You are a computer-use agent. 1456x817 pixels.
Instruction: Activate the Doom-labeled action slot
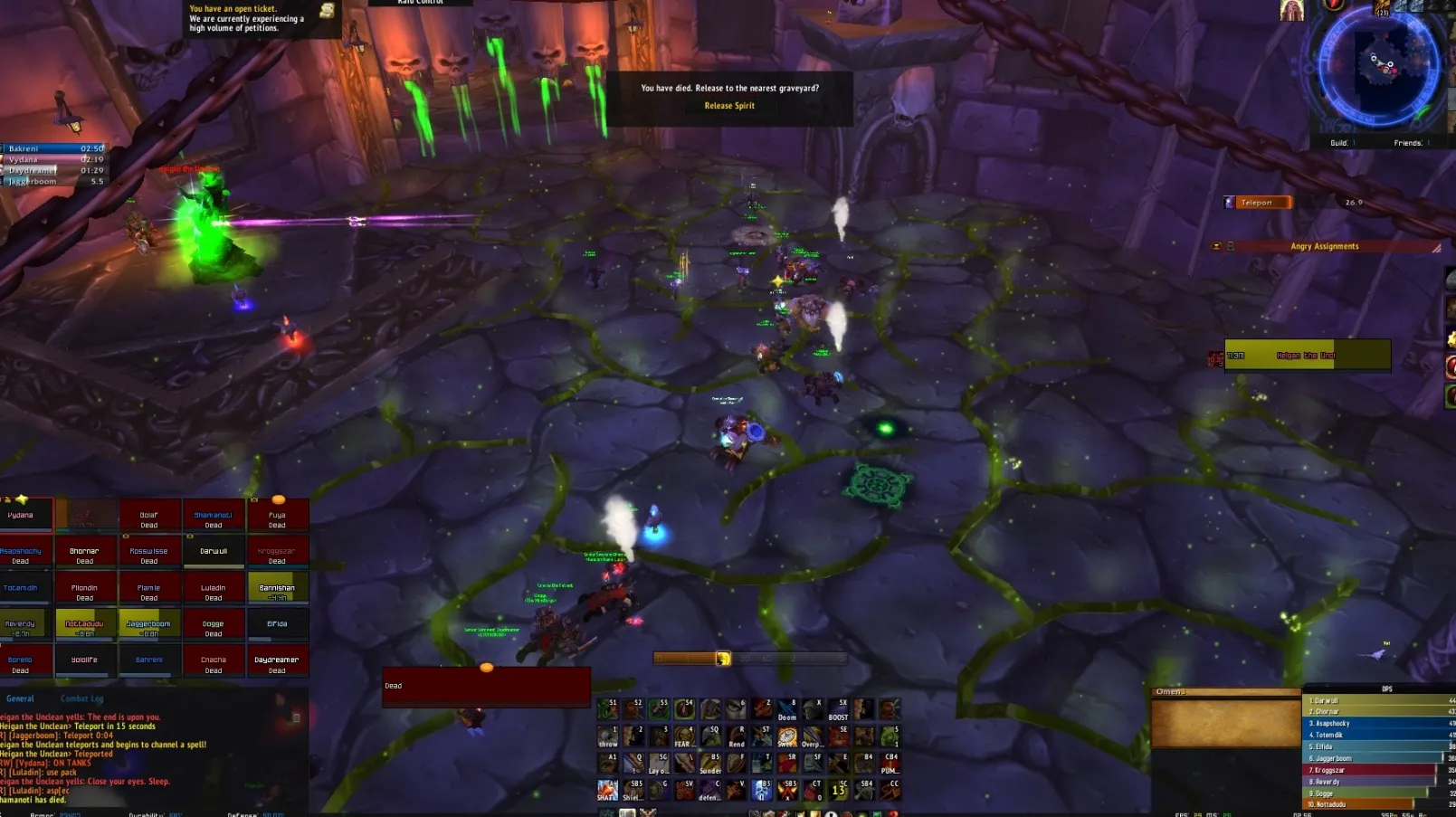point(787,709)
